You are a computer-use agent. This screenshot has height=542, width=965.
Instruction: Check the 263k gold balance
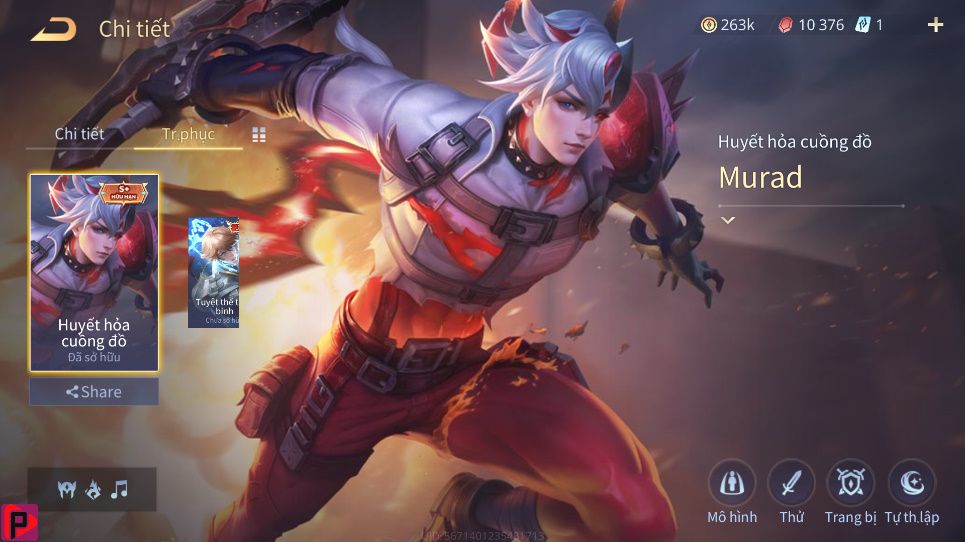[x=728, y=25]
